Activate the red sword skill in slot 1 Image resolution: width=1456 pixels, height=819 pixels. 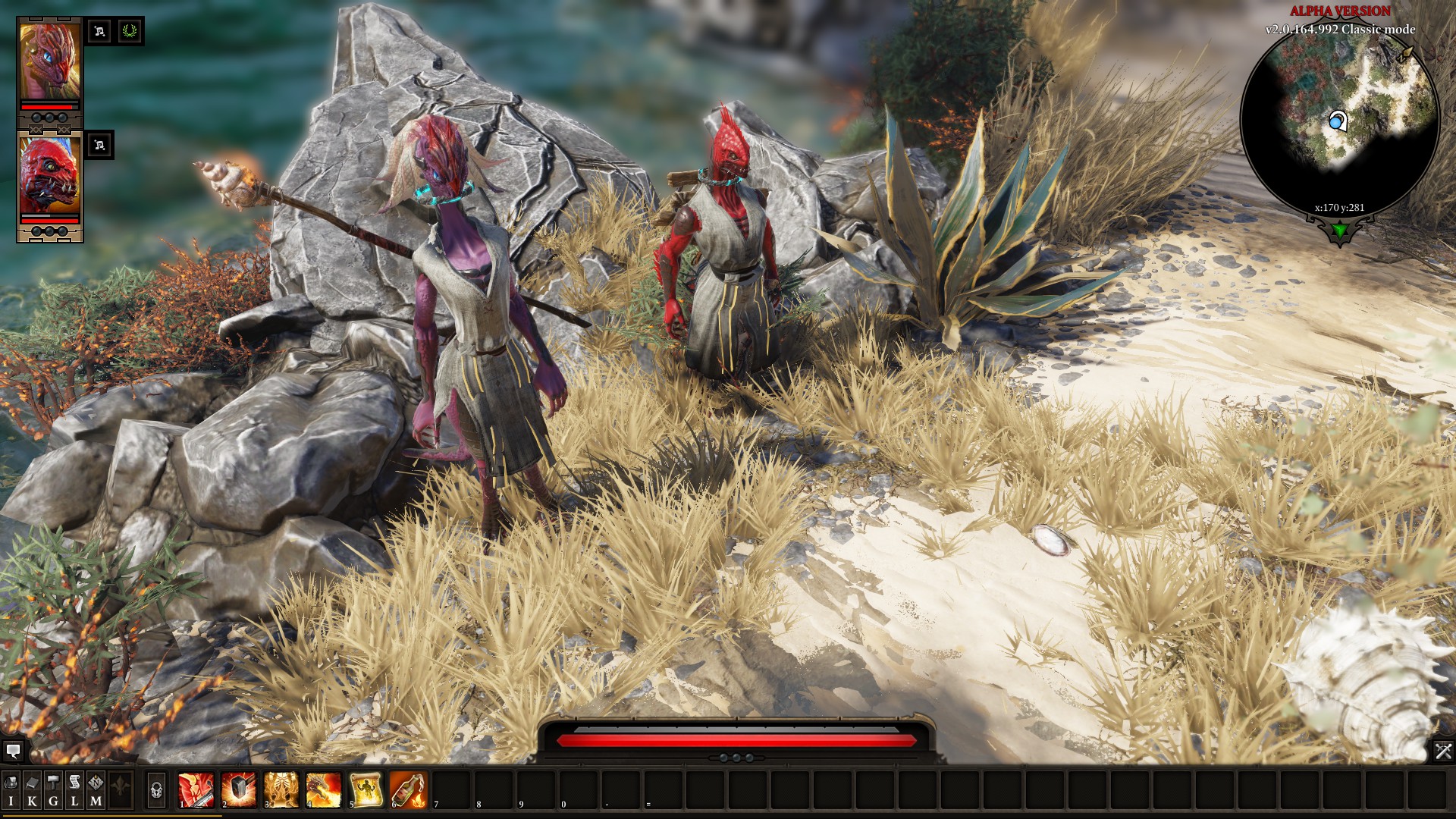[196, 789]
